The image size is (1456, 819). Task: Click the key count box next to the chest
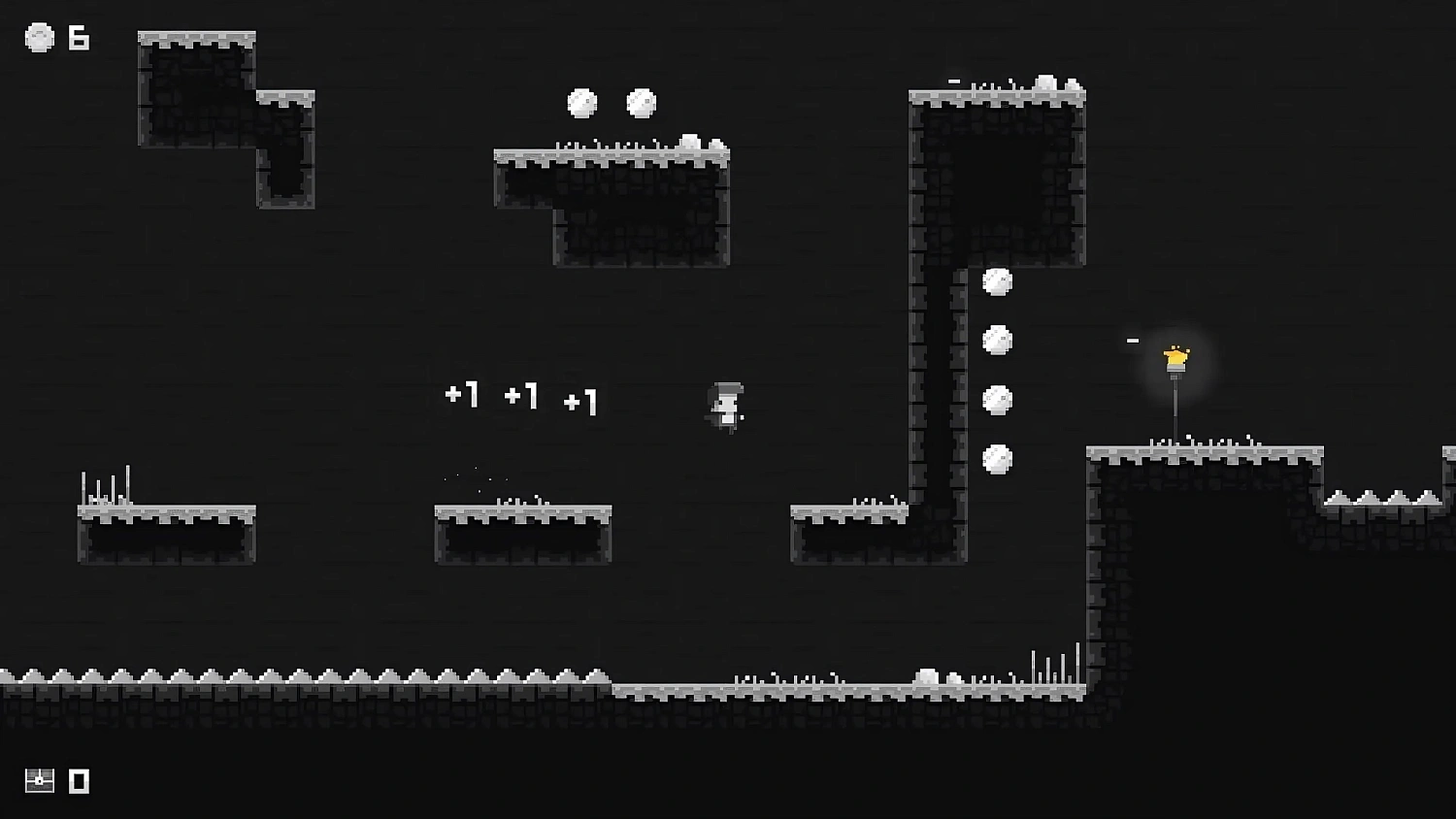coord(79,779)
